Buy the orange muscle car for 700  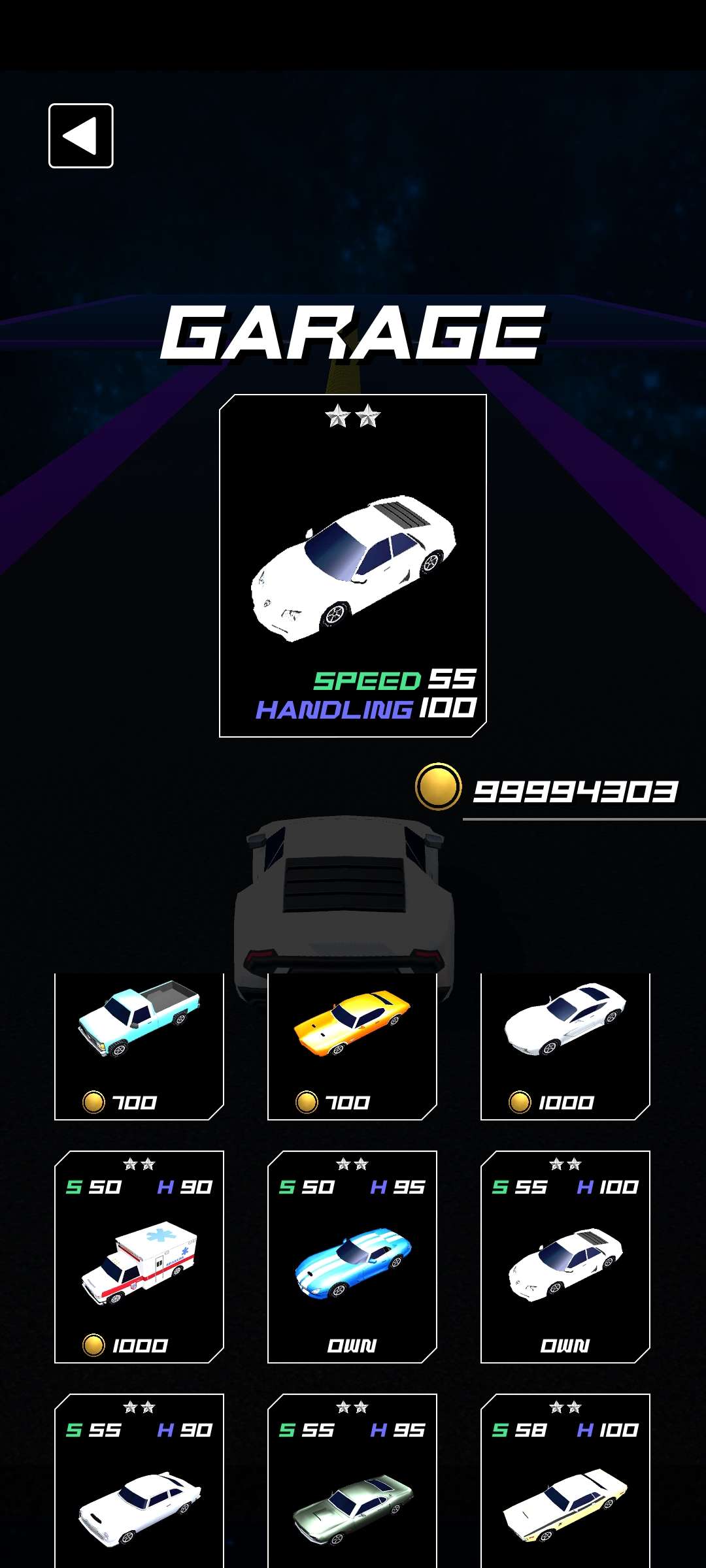[352, 1045]
